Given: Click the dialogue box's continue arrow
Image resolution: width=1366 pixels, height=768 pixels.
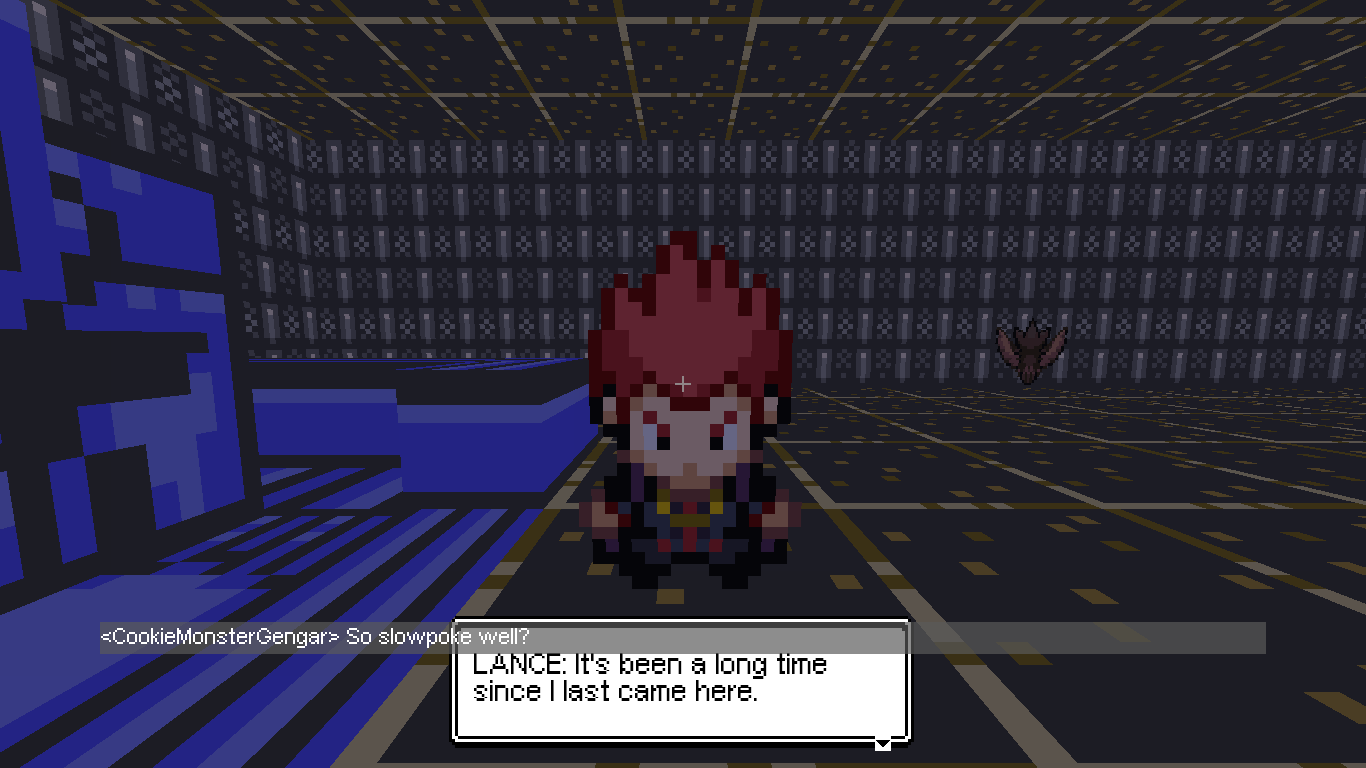Looking at the screenshot, I should click(882, 743).
